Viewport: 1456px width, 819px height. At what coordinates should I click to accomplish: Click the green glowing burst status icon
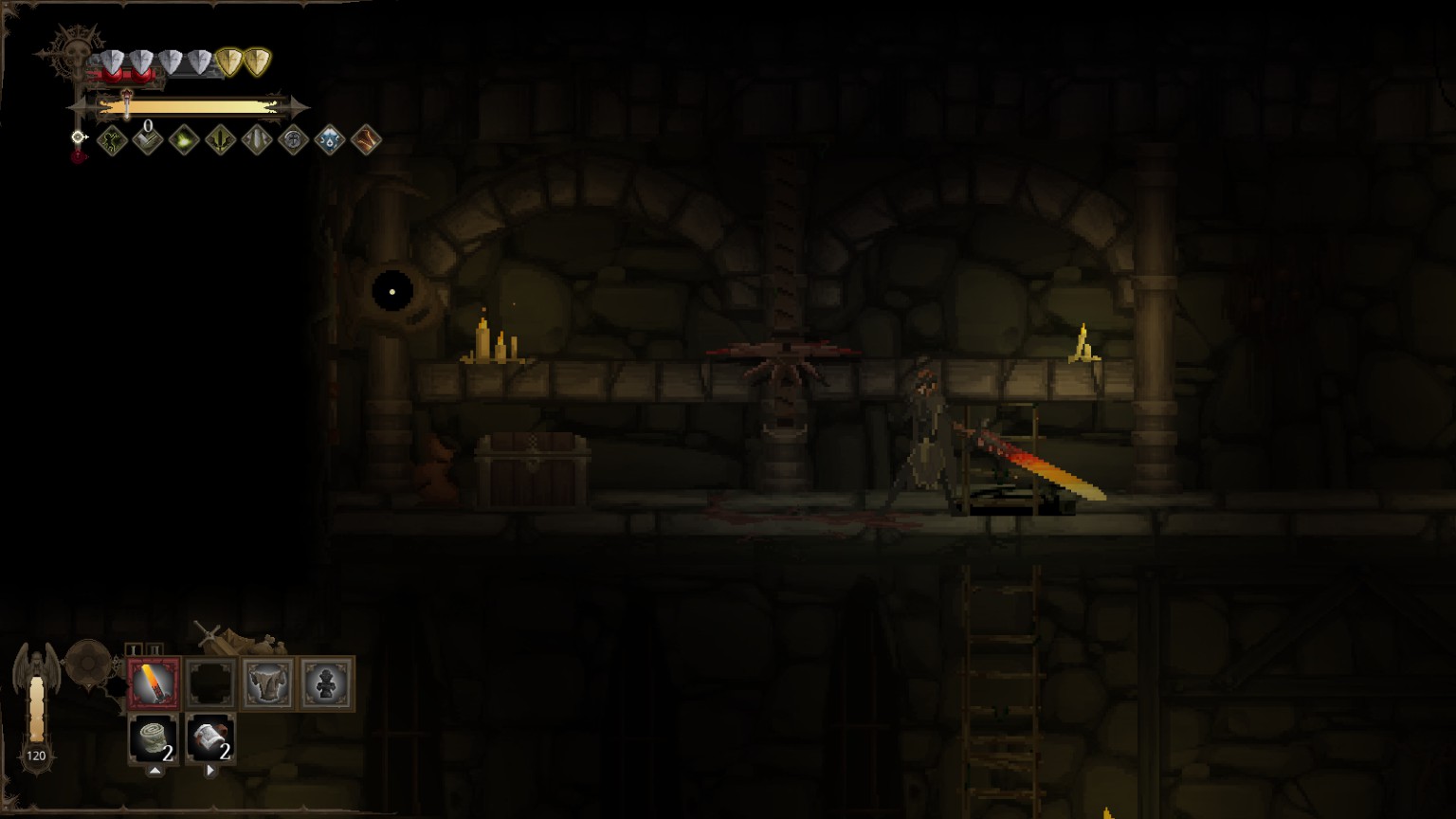[x=184, y=141]
